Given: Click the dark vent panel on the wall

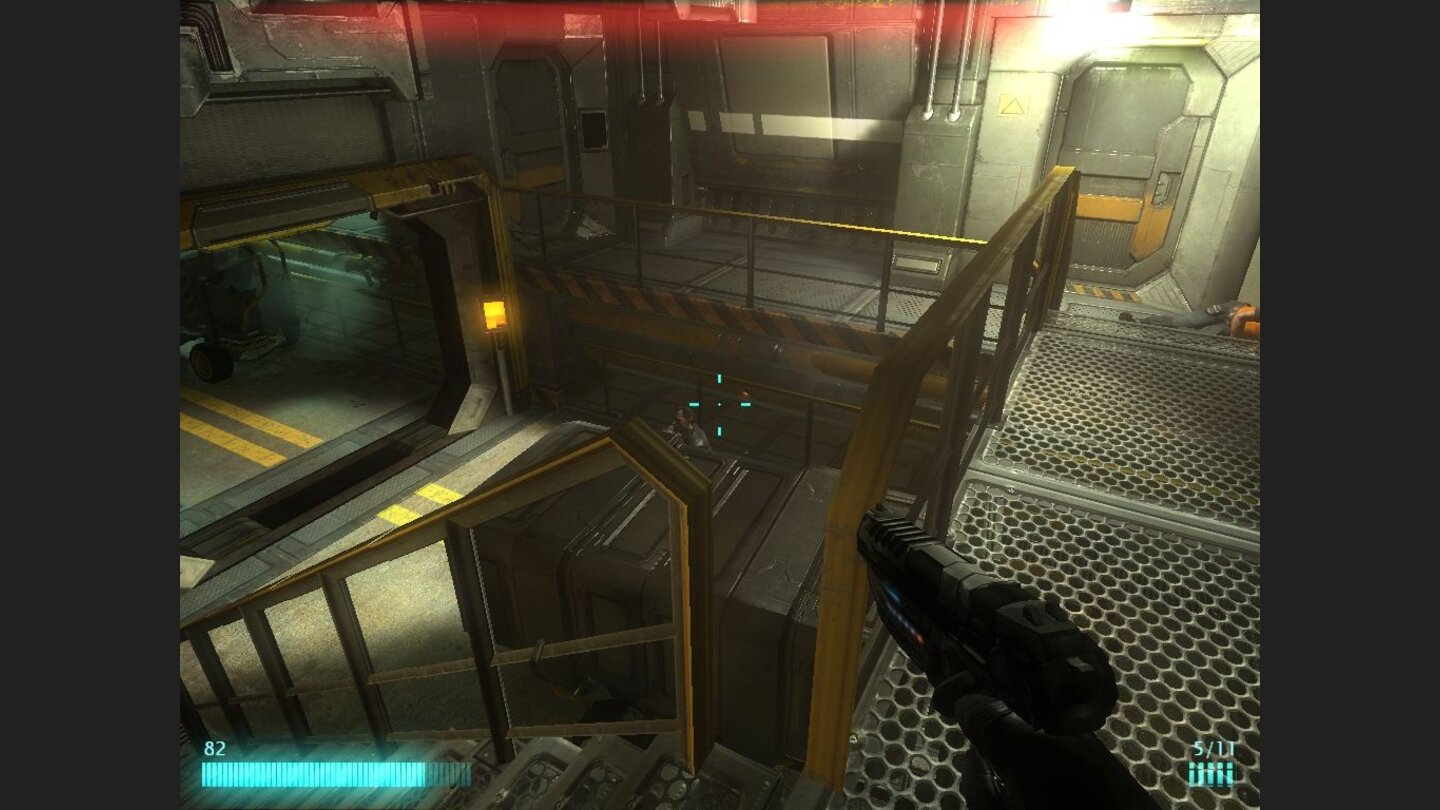Looking at the screenshot, I should 594,128.
